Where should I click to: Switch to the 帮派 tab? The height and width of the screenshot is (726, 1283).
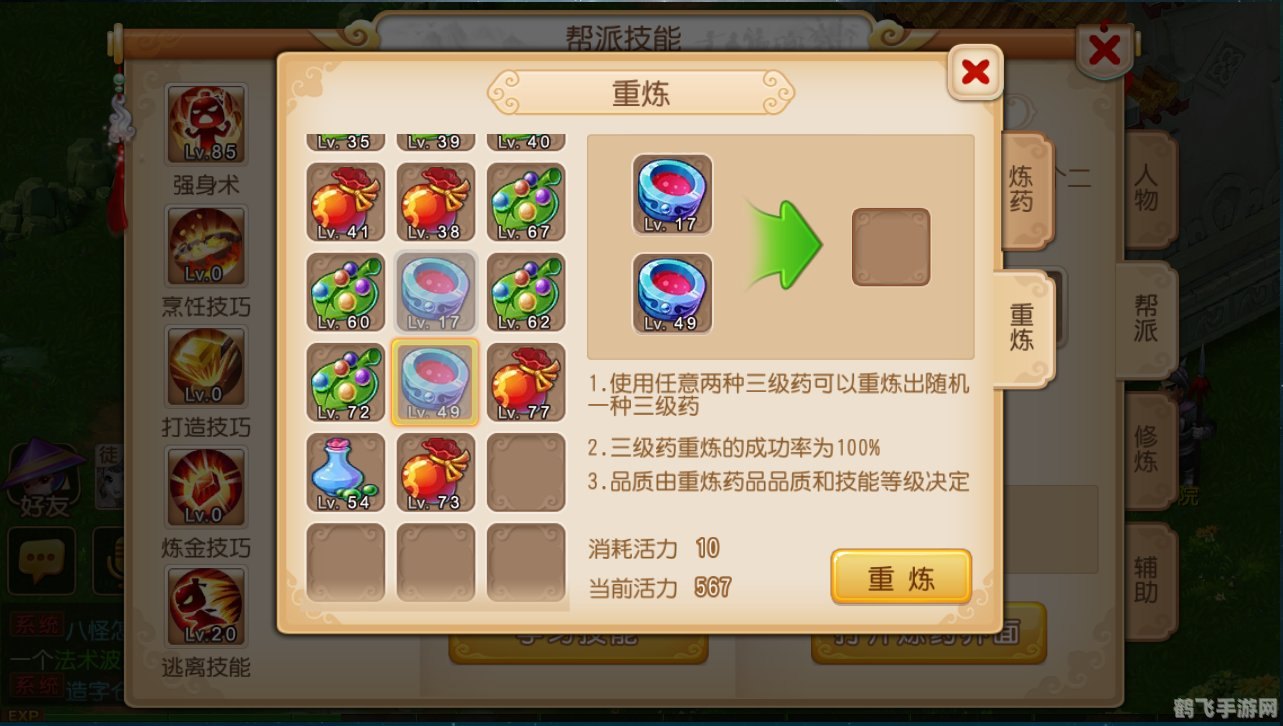pyautogui.click(x=1147, y=315)
